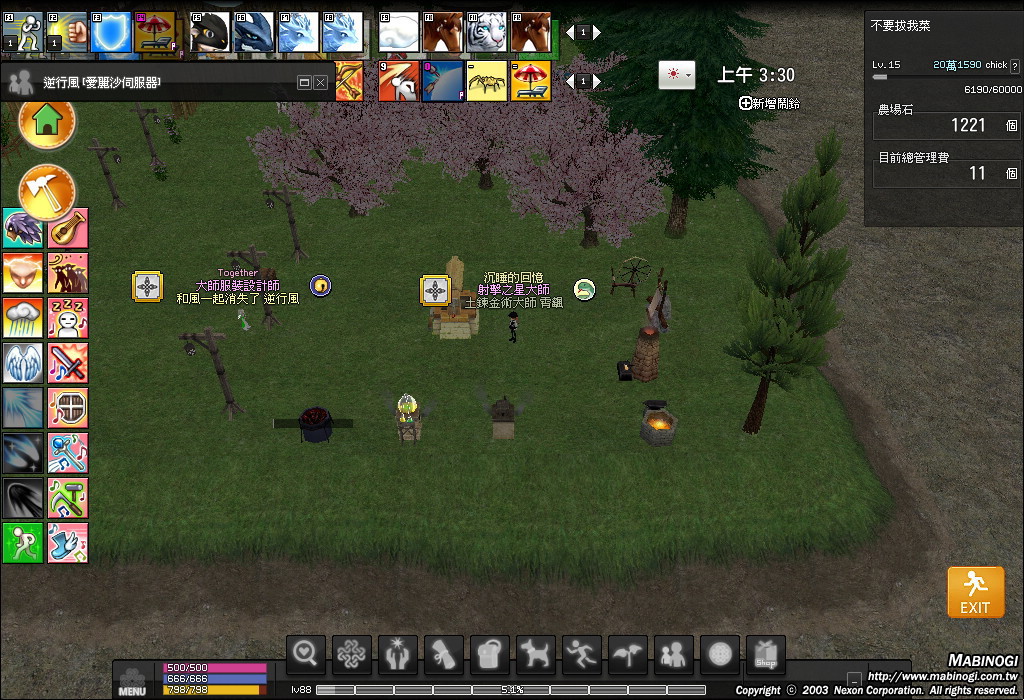The image size is (1024, 700).
Task: Open the Shop gift box icon
Action: point(765,655)
